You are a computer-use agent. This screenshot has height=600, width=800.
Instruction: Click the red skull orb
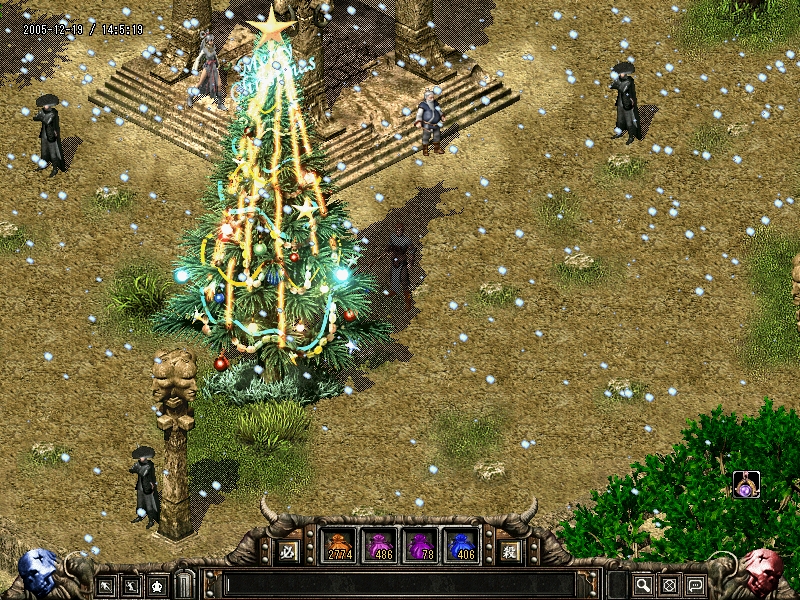pos(762,572)
